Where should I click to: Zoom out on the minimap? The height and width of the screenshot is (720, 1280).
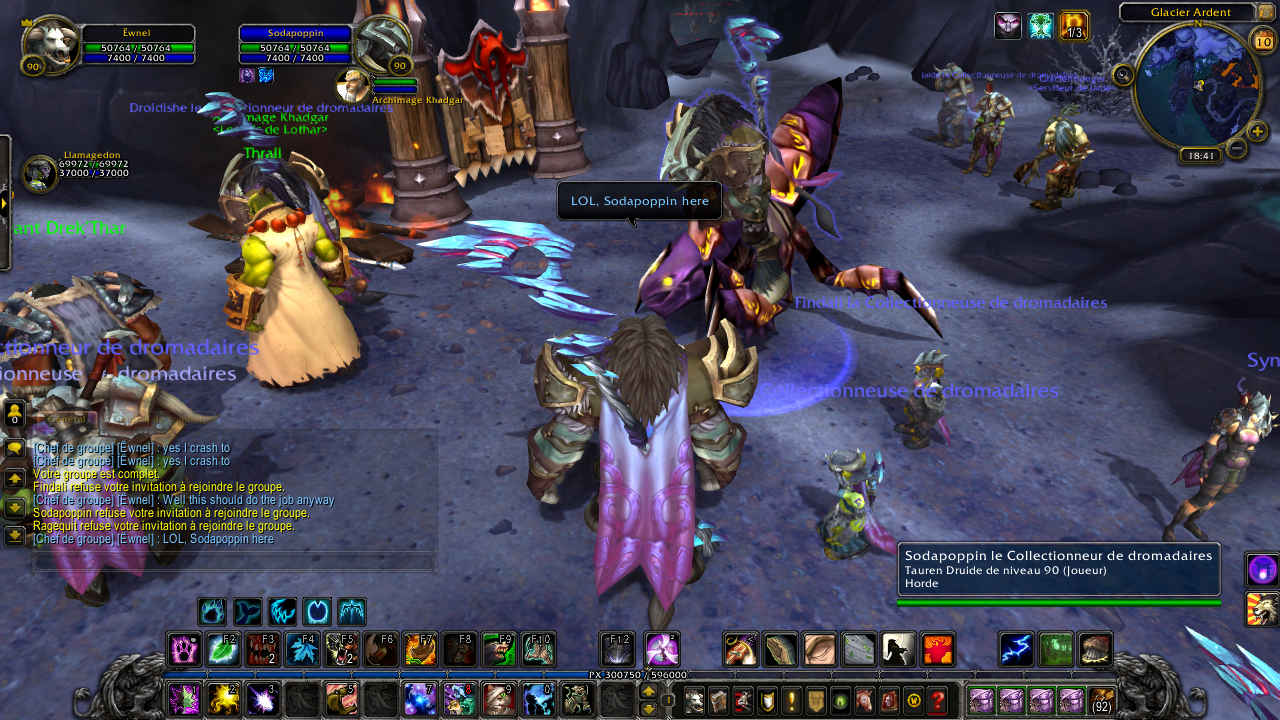(x=1237, y=149)
